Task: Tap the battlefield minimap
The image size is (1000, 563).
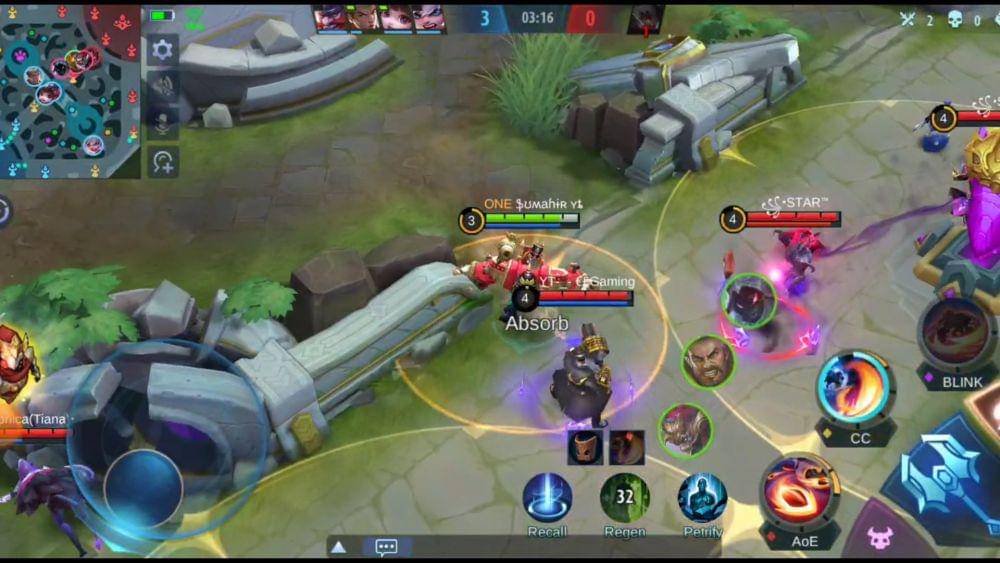Action: click(x=70, y=91)
